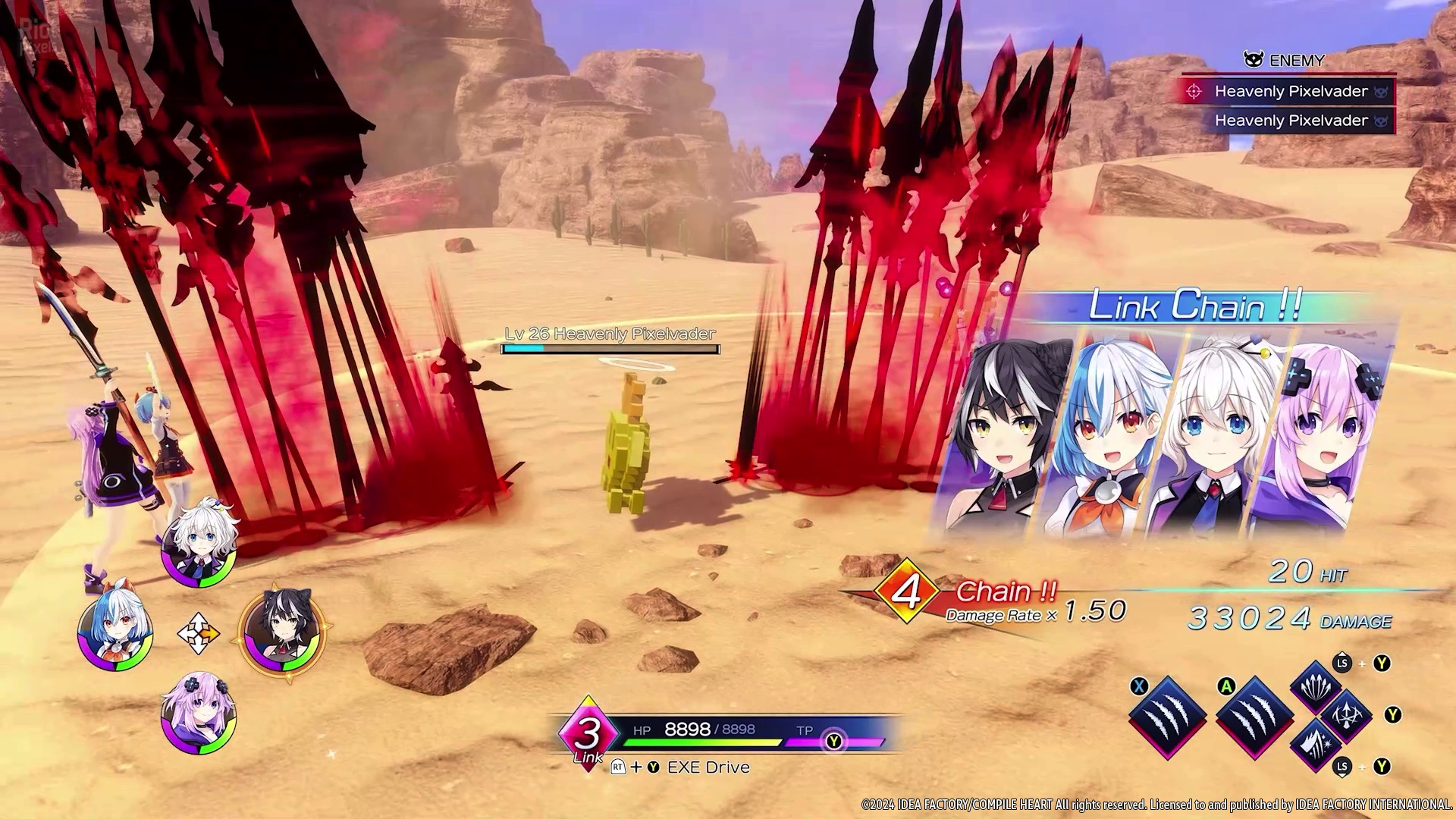Viewport: 1456px width, 819px height.
Task: Activate the arrow with crossed slashes skill
Action: pyautogui.click(x=1346, y=715)
